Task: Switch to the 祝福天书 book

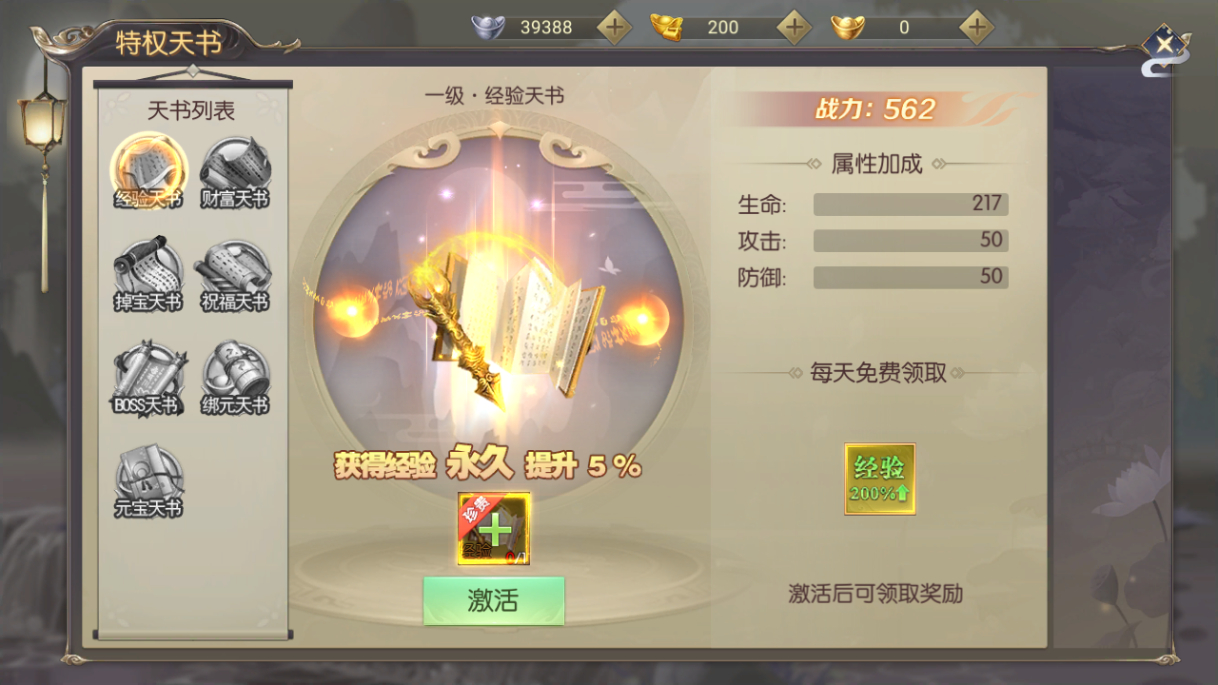Action: [x=235, y=272]
